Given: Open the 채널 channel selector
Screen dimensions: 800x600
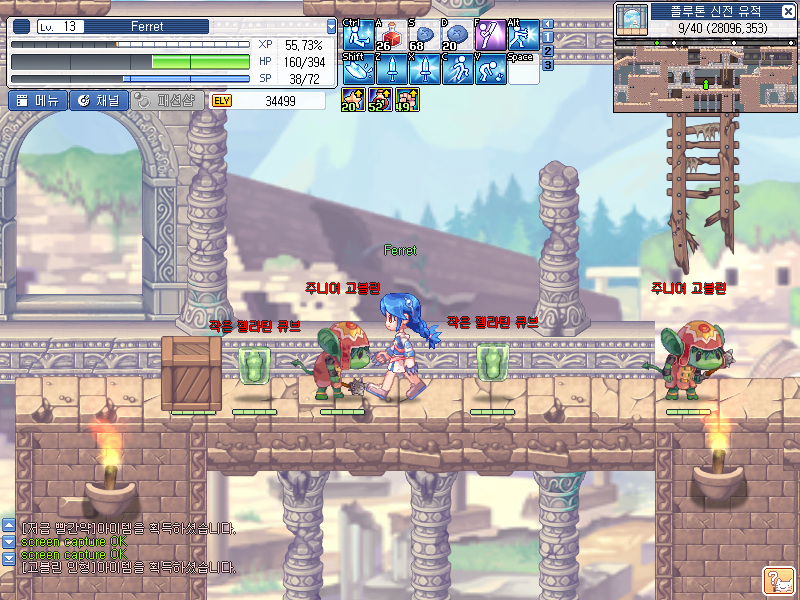Looking at the screenshot, I should 98,100.
